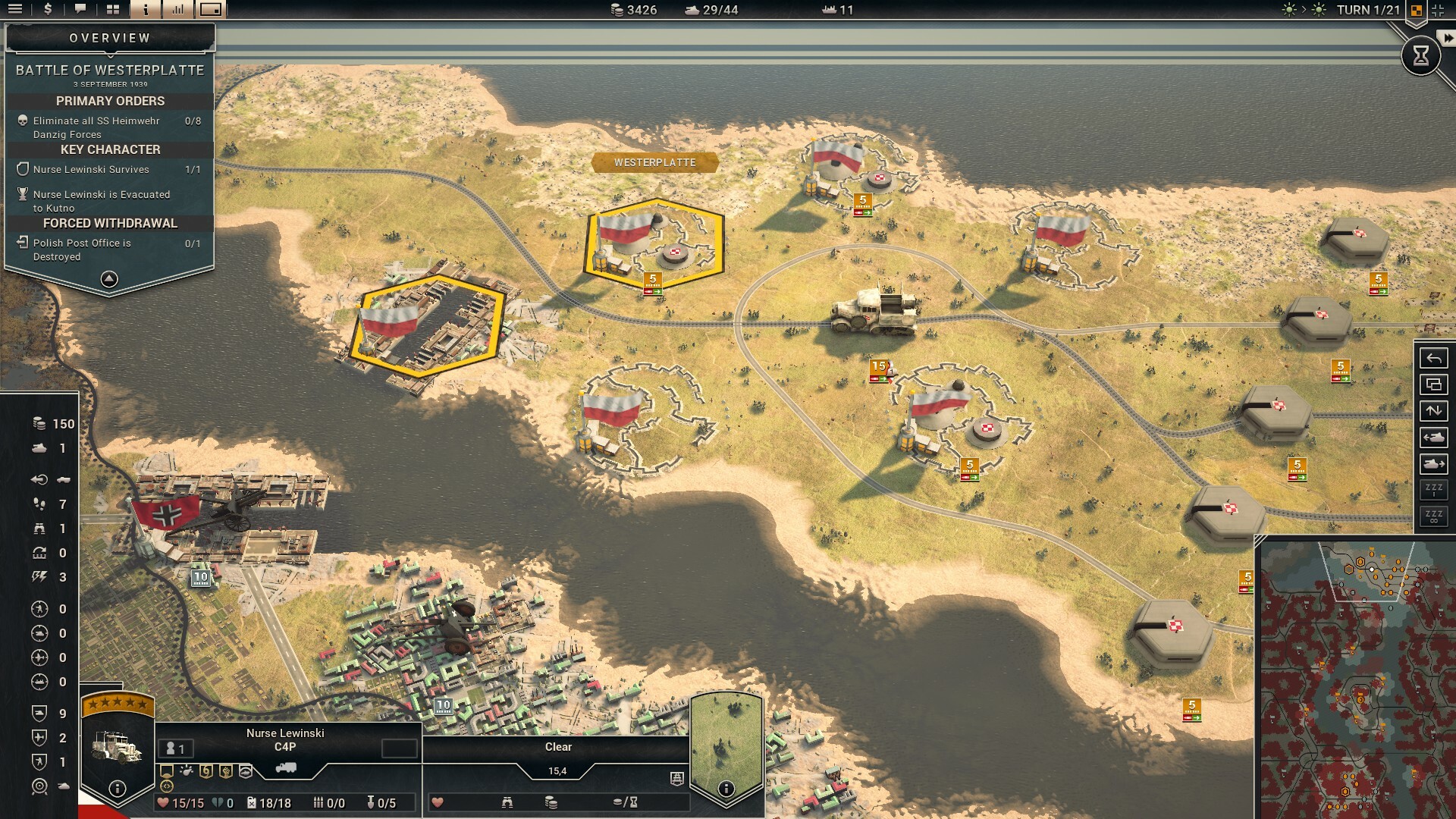The image size is (1456, 819).
Task: Open the main hamburger menu
Action: pyautogui.click(x=15, y=11)
